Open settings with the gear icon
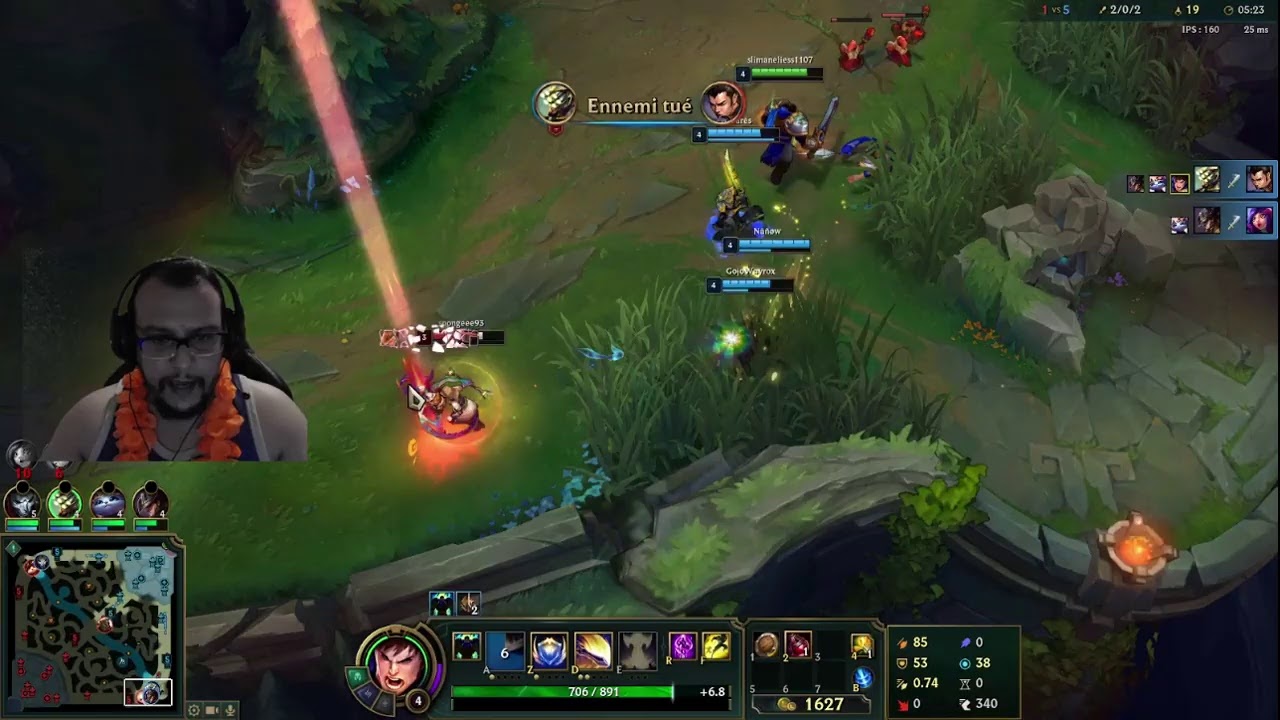 (194, 710)
